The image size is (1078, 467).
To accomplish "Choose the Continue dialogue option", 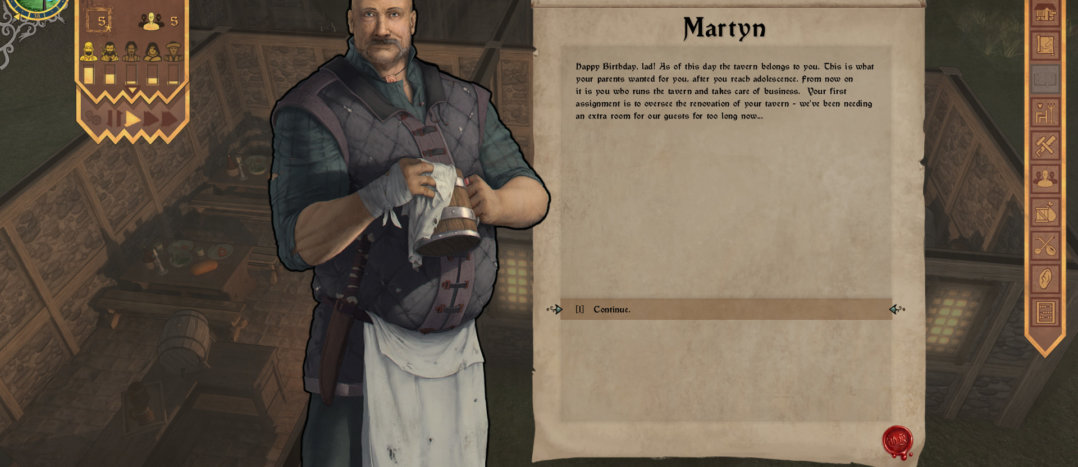I will click(612, 310).
